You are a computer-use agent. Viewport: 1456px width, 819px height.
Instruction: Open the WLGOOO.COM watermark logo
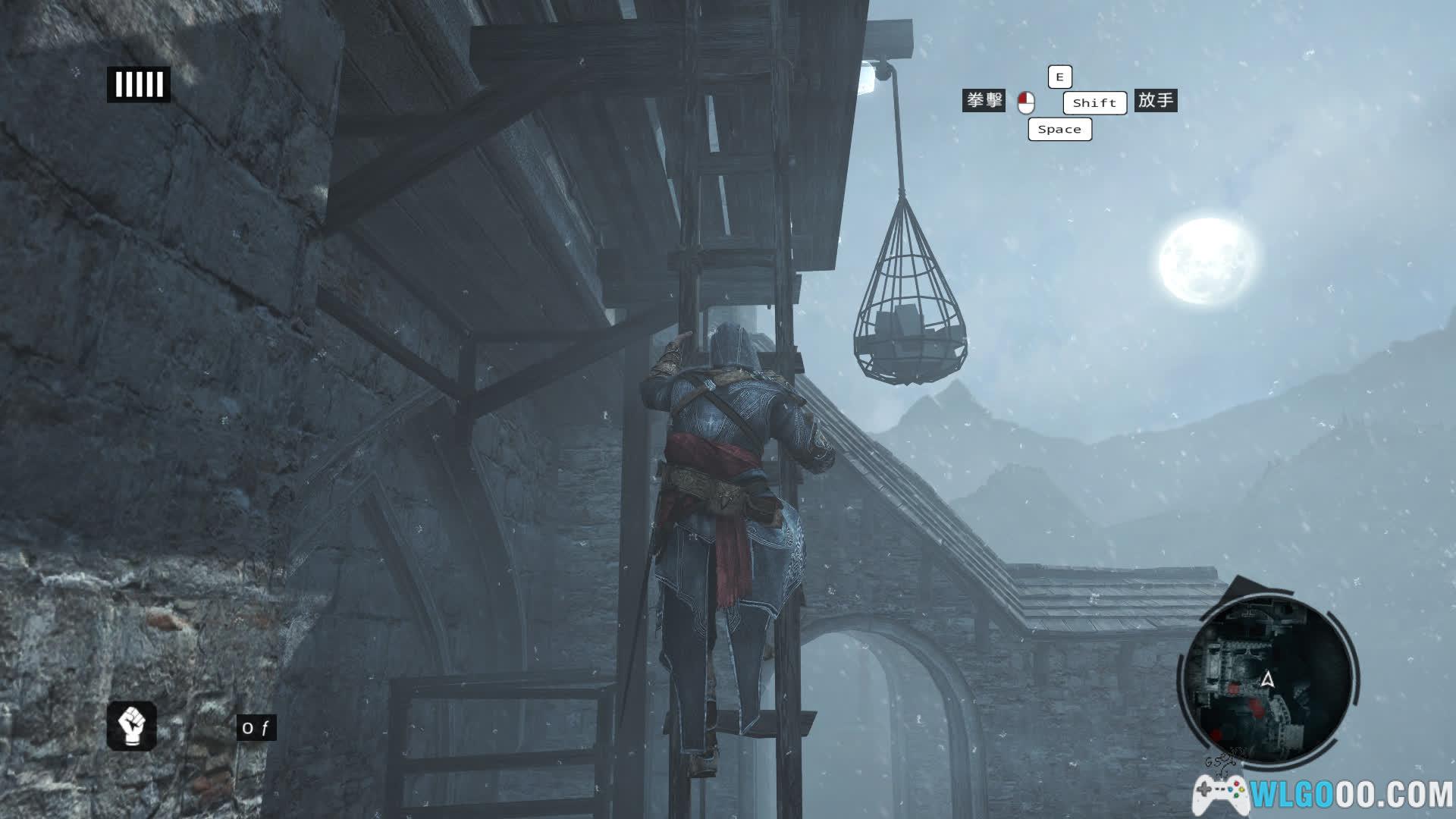[1323, 794]
